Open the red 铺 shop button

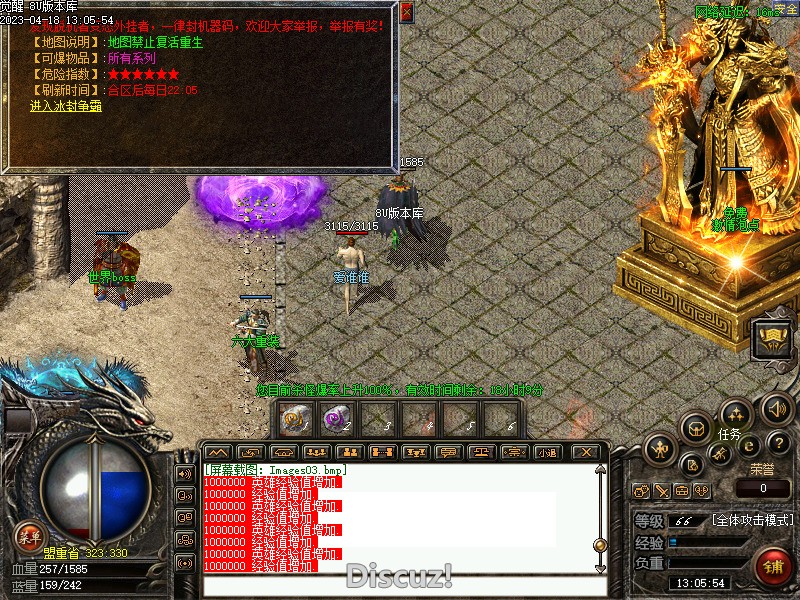click(773, 566)
